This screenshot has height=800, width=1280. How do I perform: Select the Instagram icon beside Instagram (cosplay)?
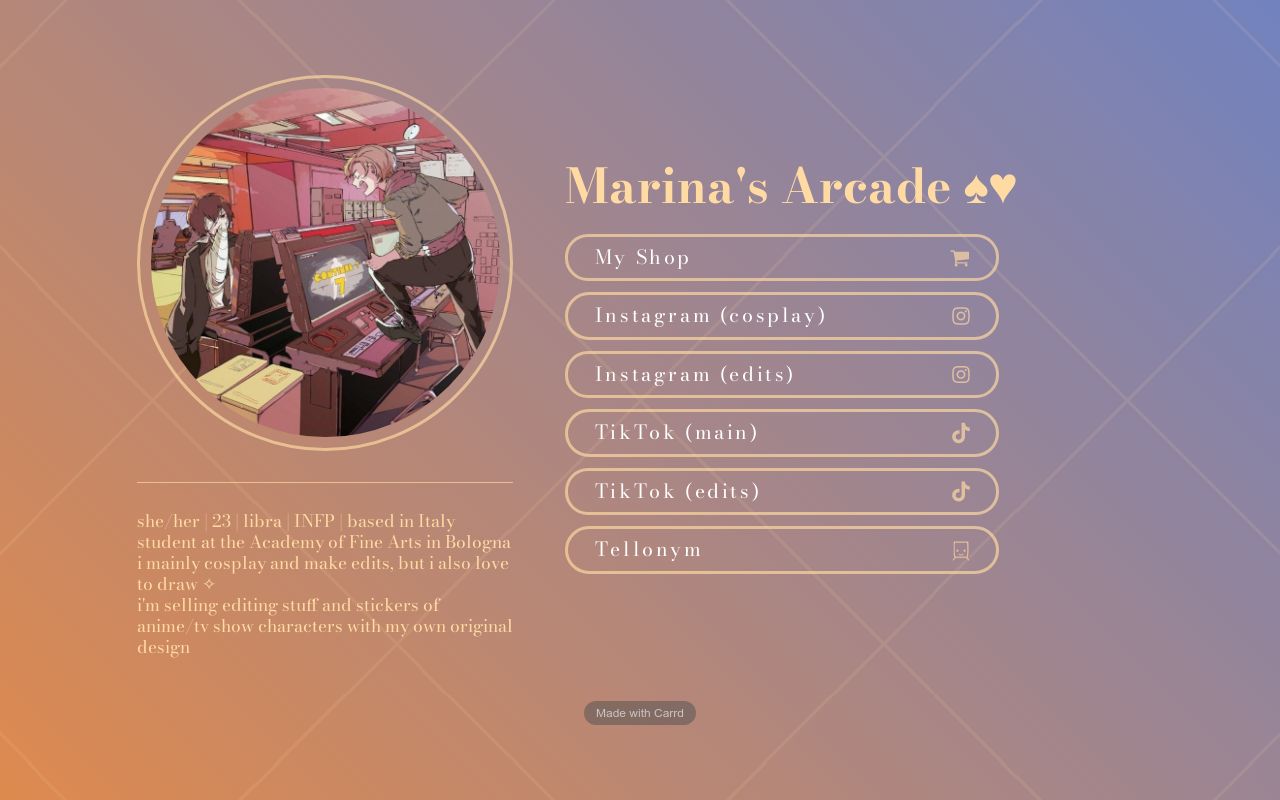[960, 315]
